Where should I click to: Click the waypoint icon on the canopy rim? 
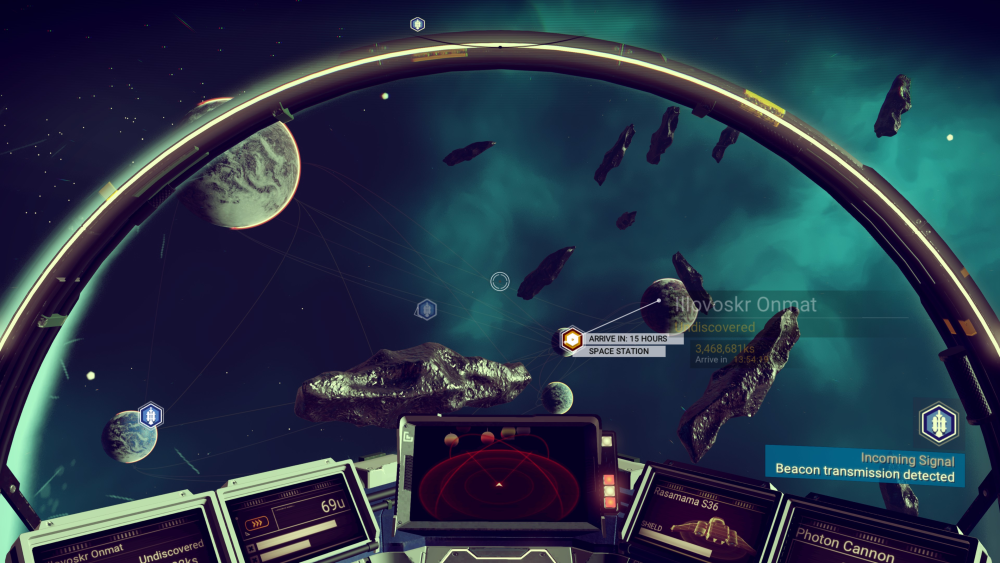pyautogui.click(x=417, y=24)
